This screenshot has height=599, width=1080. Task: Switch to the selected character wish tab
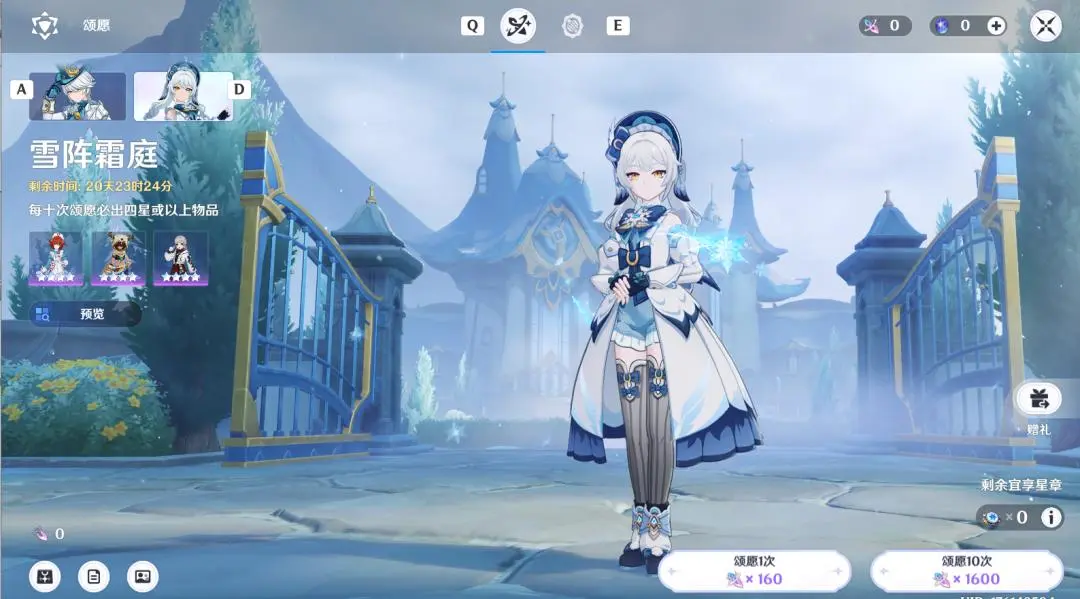(x=518, y=26)
